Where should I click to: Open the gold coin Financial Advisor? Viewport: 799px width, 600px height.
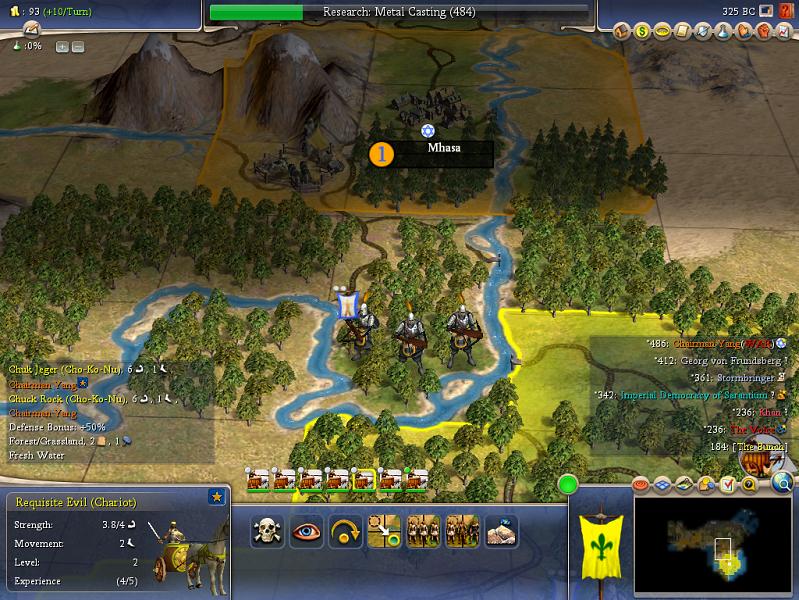[641, 32]
